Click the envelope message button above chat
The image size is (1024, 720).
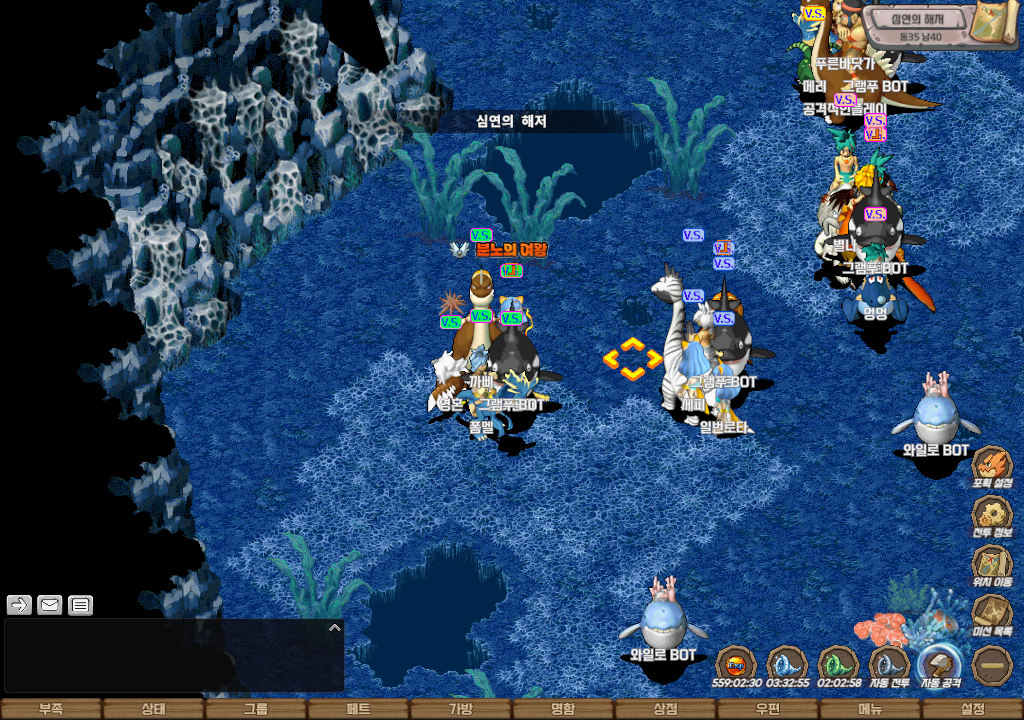click(49, 604)
